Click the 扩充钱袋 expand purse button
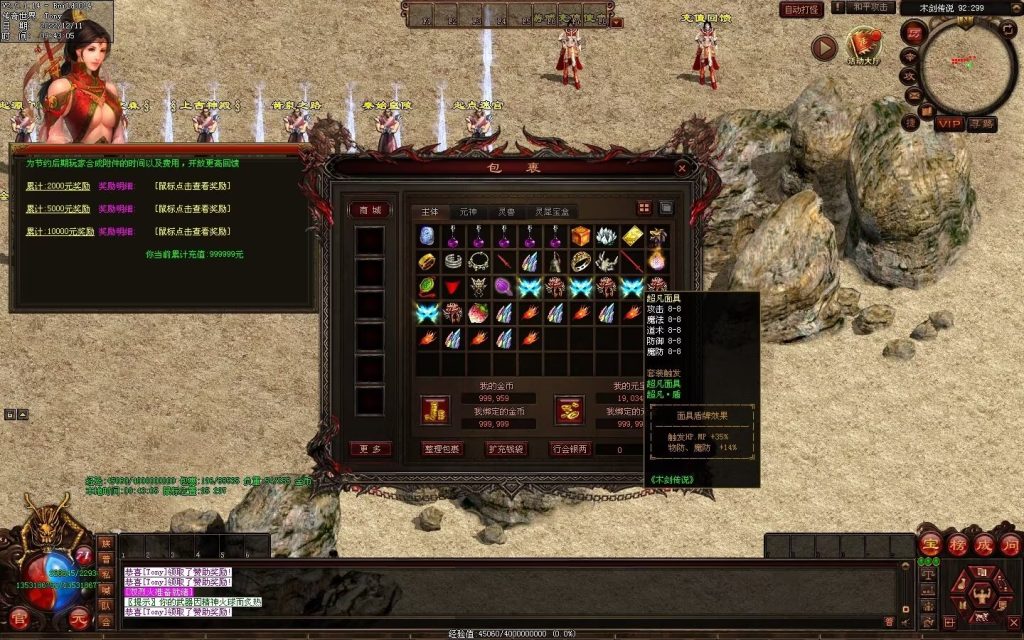The width and height of the screenshot is (1024, 640). pyautogui.click(x=507, y=449)
